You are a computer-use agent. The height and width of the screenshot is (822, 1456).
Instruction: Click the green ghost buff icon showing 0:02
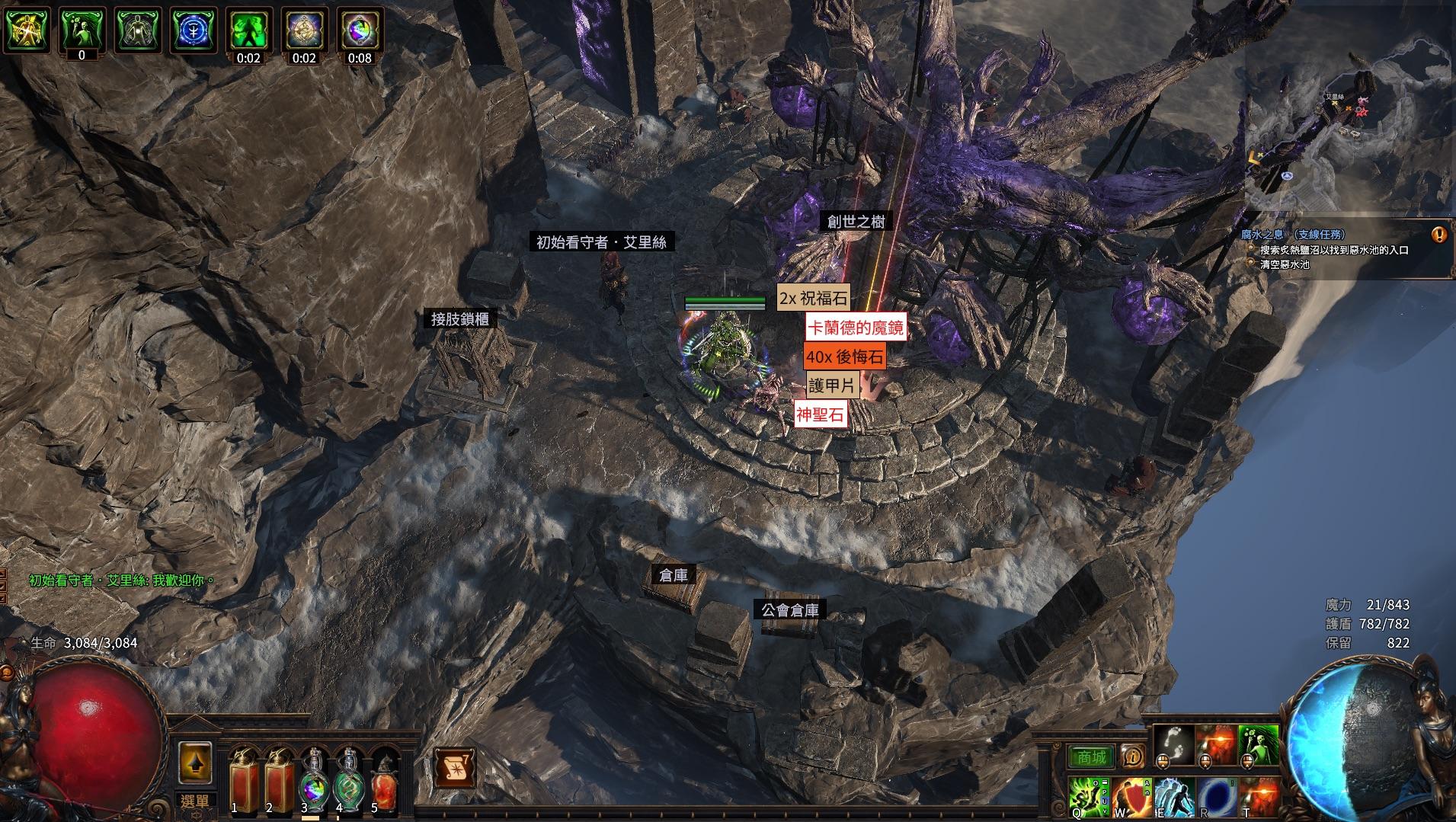[248, 29]
